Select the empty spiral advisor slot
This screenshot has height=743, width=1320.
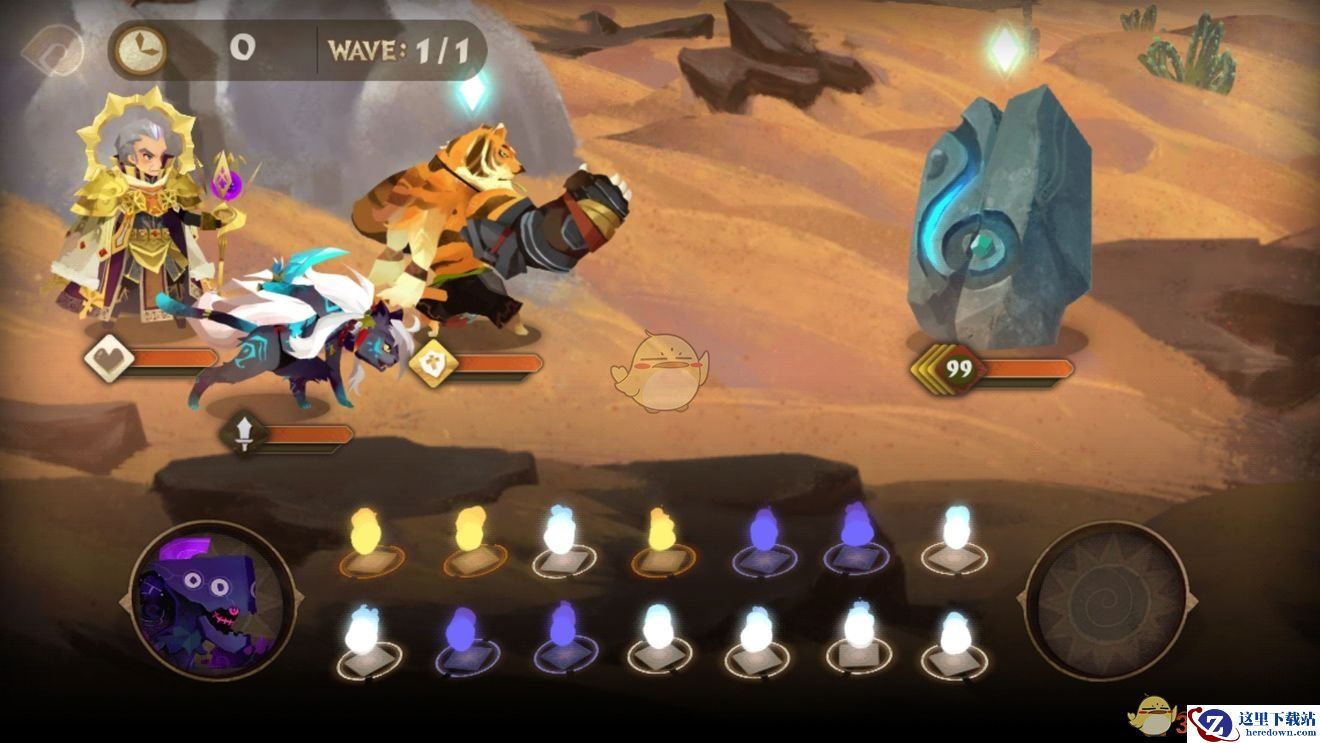point(1107,602)
